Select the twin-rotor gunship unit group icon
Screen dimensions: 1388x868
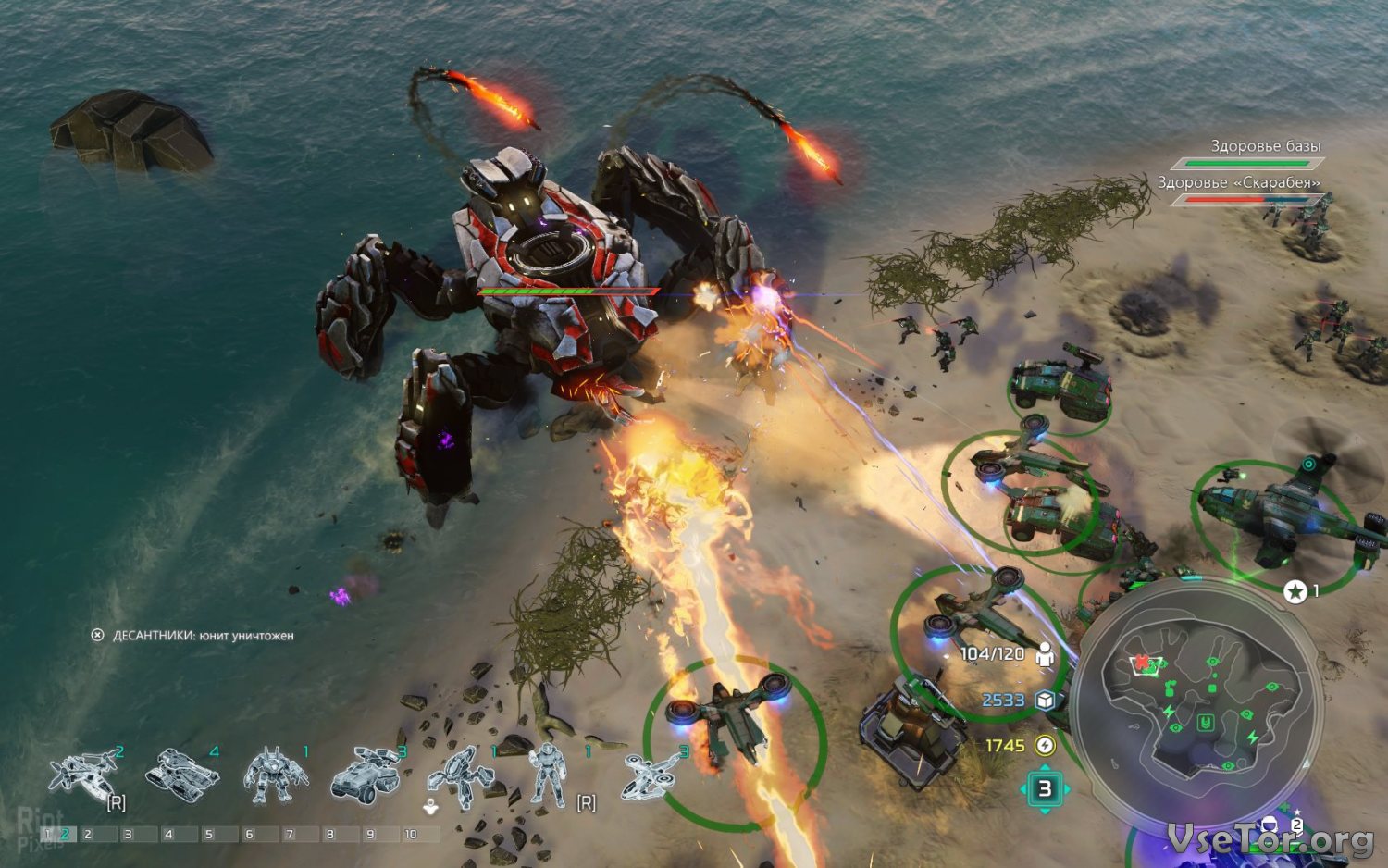click(x=85, y=773)
